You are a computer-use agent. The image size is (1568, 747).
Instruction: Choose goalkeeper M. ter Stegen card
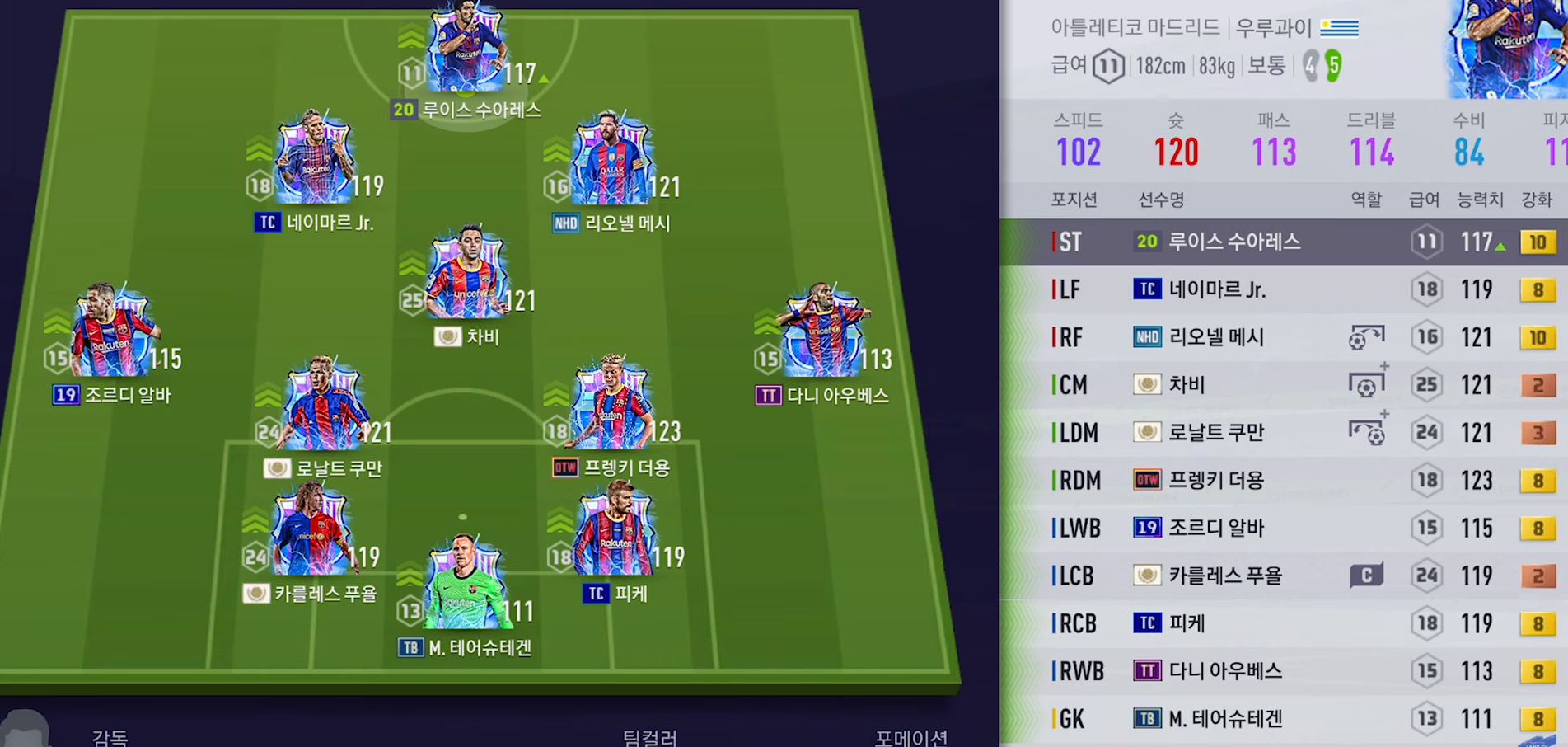point(464,587)
